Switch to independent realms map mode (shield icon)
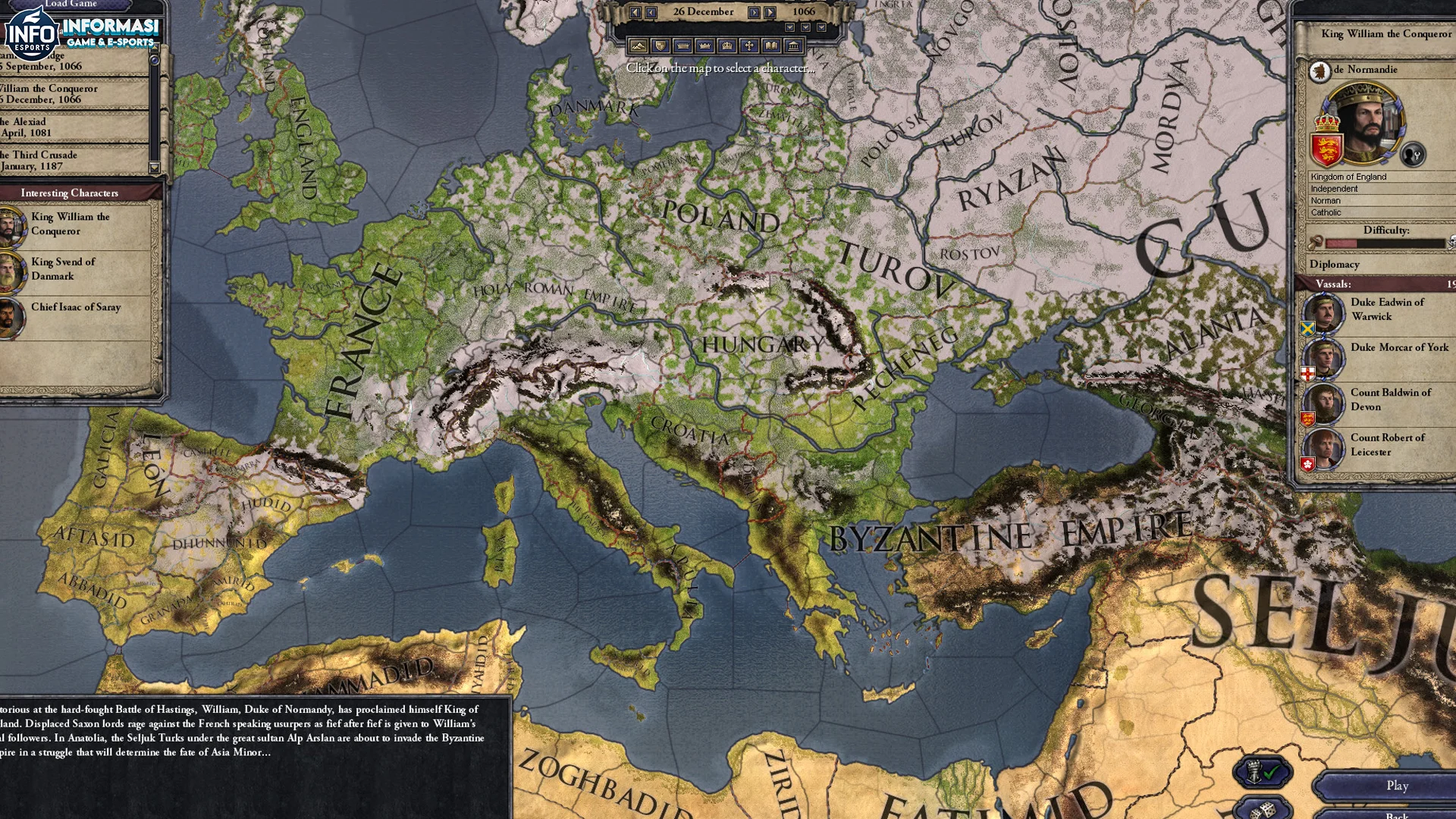Image resolution: width=1456 pixels, height=819 pixels. (661, 45)
